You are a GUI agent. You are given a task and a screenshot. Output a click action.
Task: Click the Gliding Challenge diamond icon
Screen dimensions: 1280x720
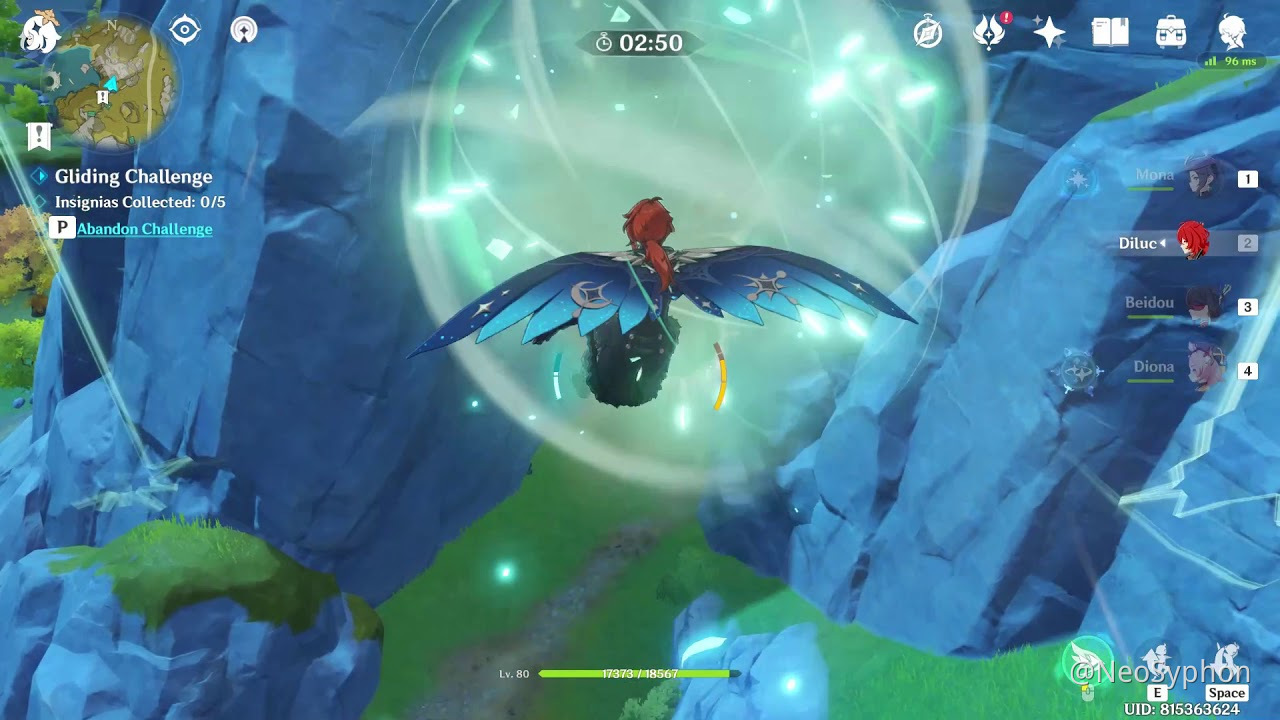[39, 177]
